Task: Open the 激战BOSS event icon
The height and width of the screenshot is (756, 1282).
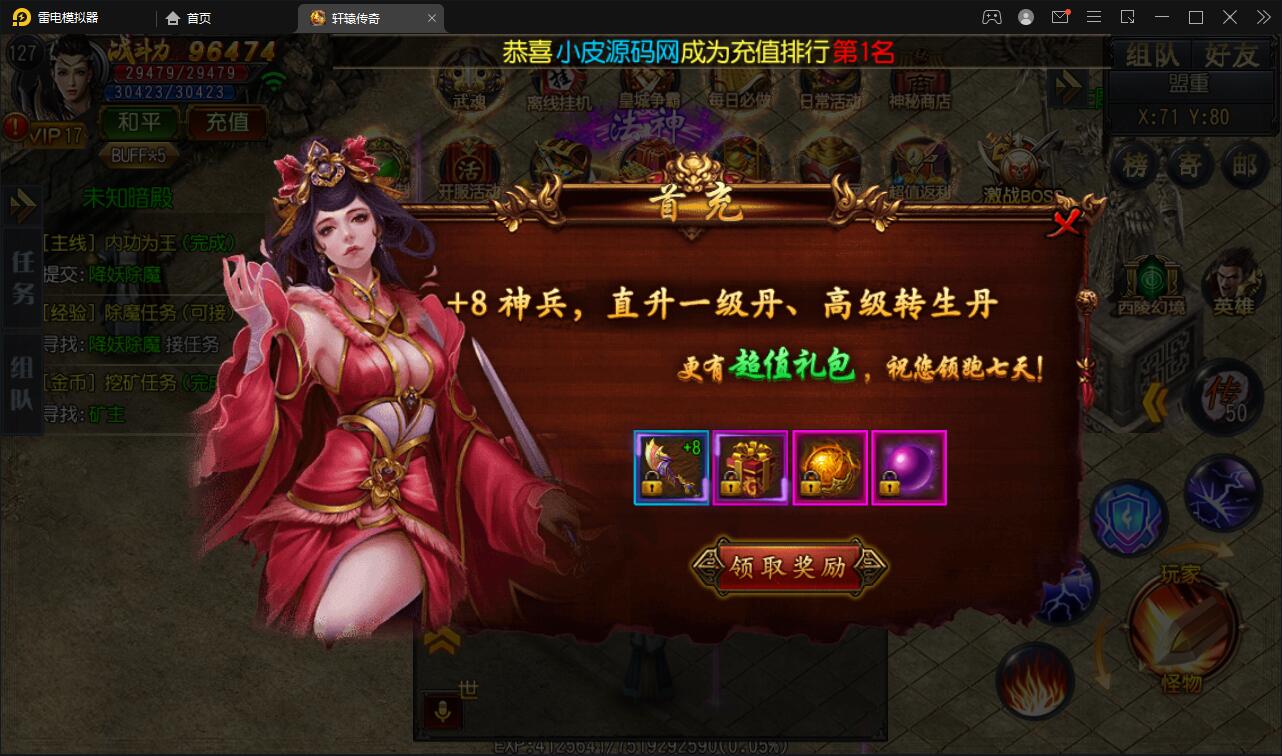Action: click(x=1020, y=165)
